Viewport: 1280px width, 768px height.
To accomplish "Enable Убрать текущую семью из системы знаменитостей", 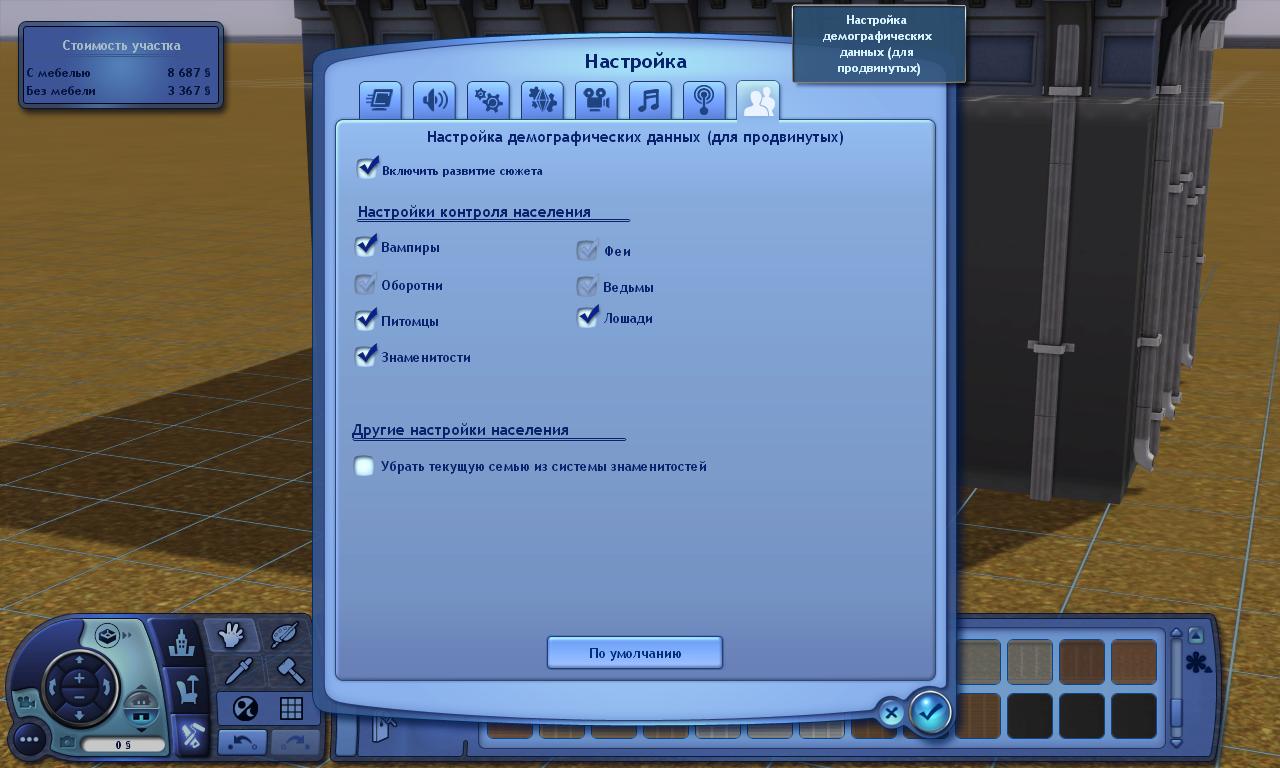I will pos(364,466).
